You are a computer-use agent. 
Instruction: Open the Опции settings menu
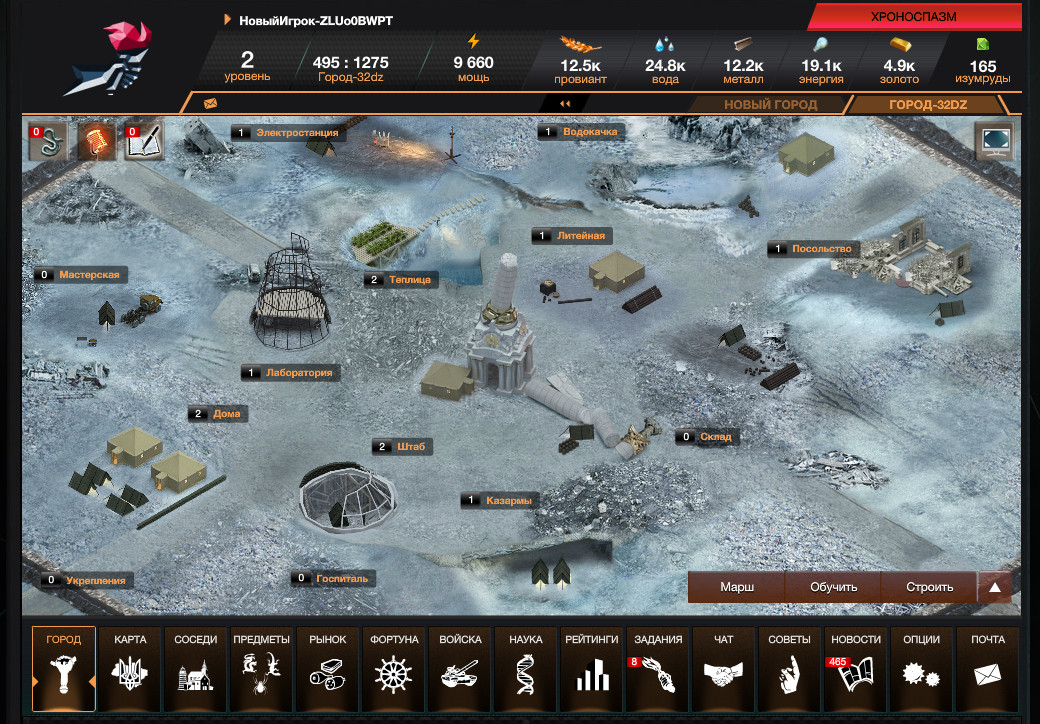click(921, 661)
